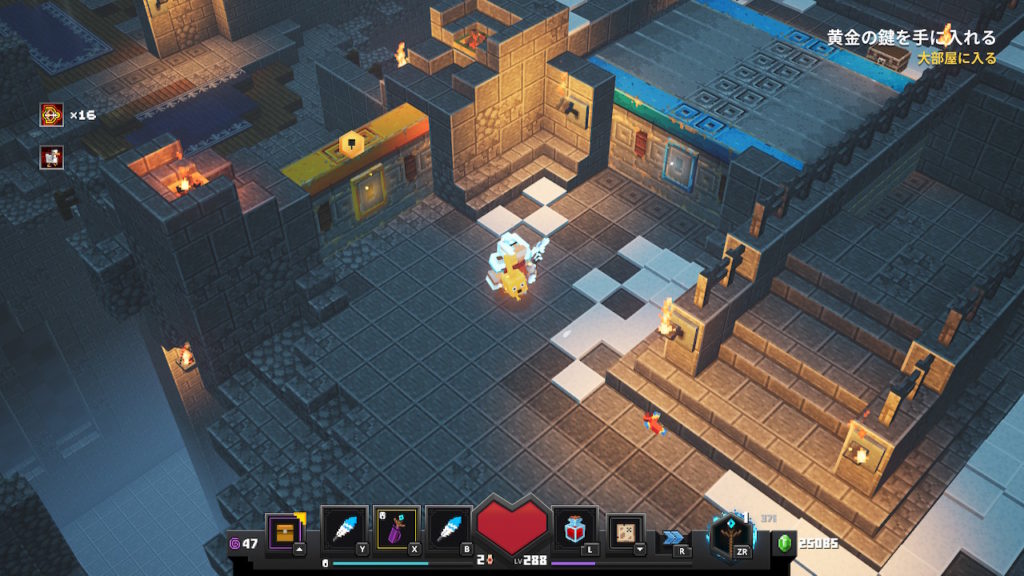Open the map scroll icon

coord(626,531)
